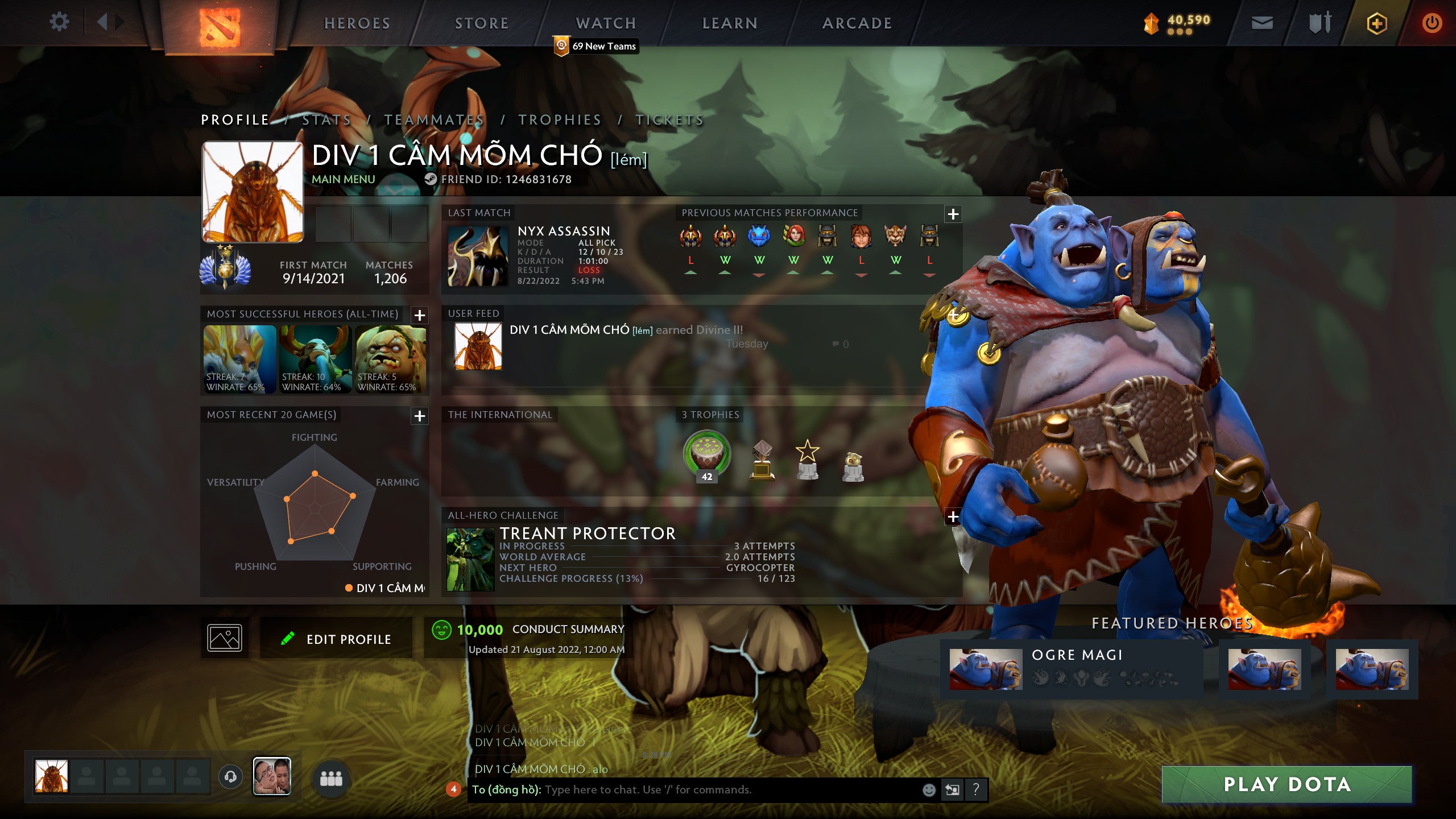Expand Previous Matches Performance with the plus

[953, 213]
